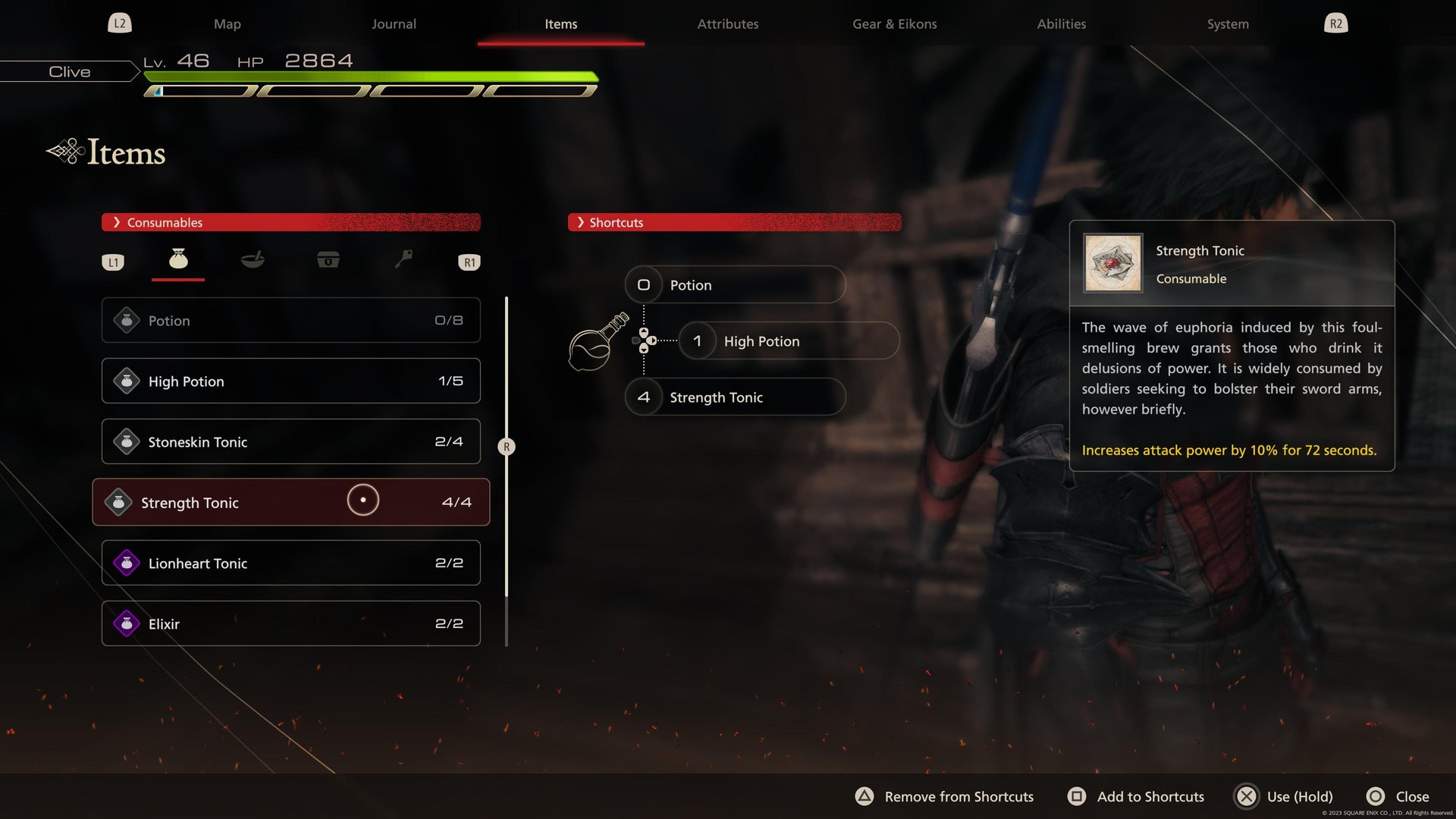Image resolution: width=1456 pixels, height=819 pixels.
Task: Open the key items category icon
Action: (403, 260)
